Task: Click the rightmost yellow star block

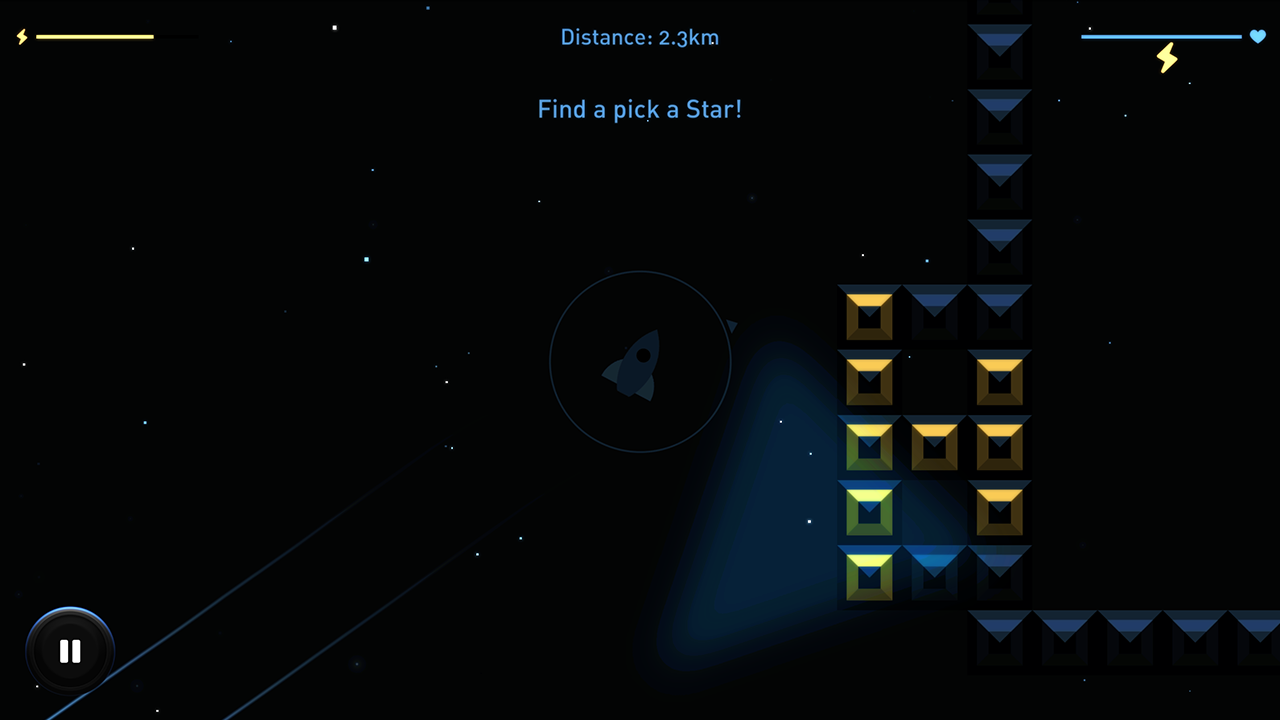Action: click(999, 446)
